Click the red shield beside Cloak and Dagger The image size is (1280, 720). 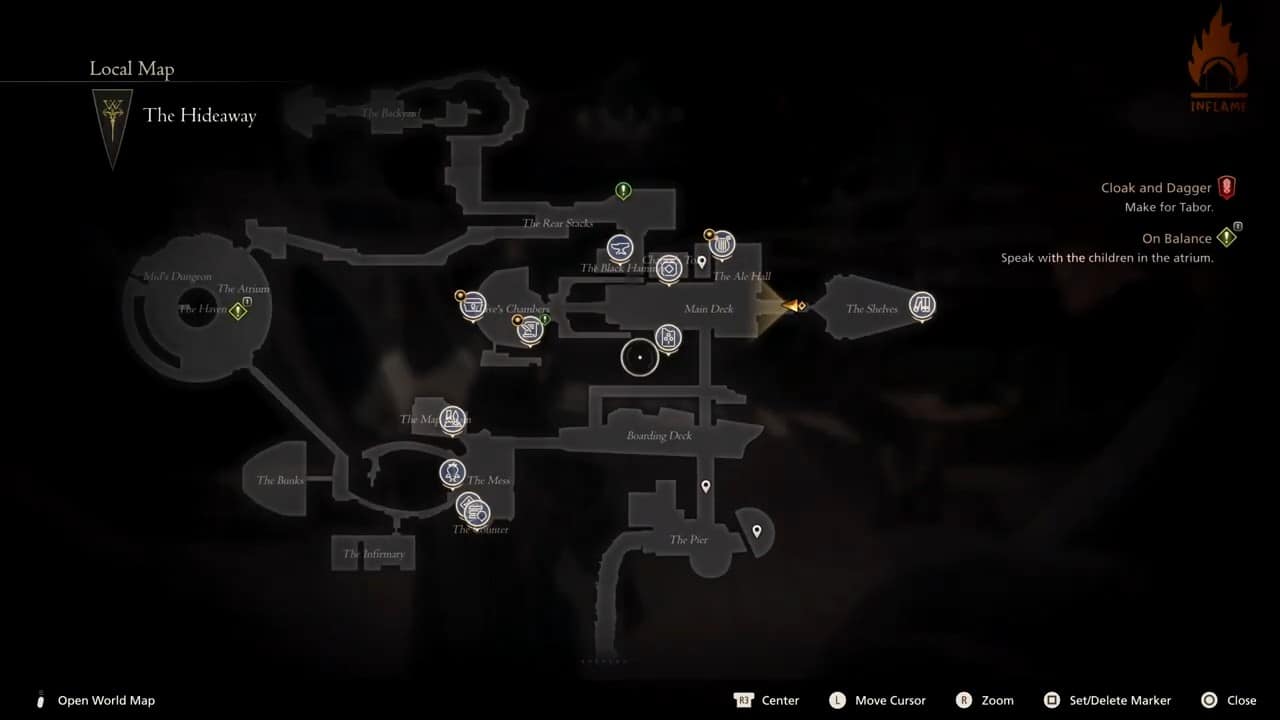coord(1227,187)
